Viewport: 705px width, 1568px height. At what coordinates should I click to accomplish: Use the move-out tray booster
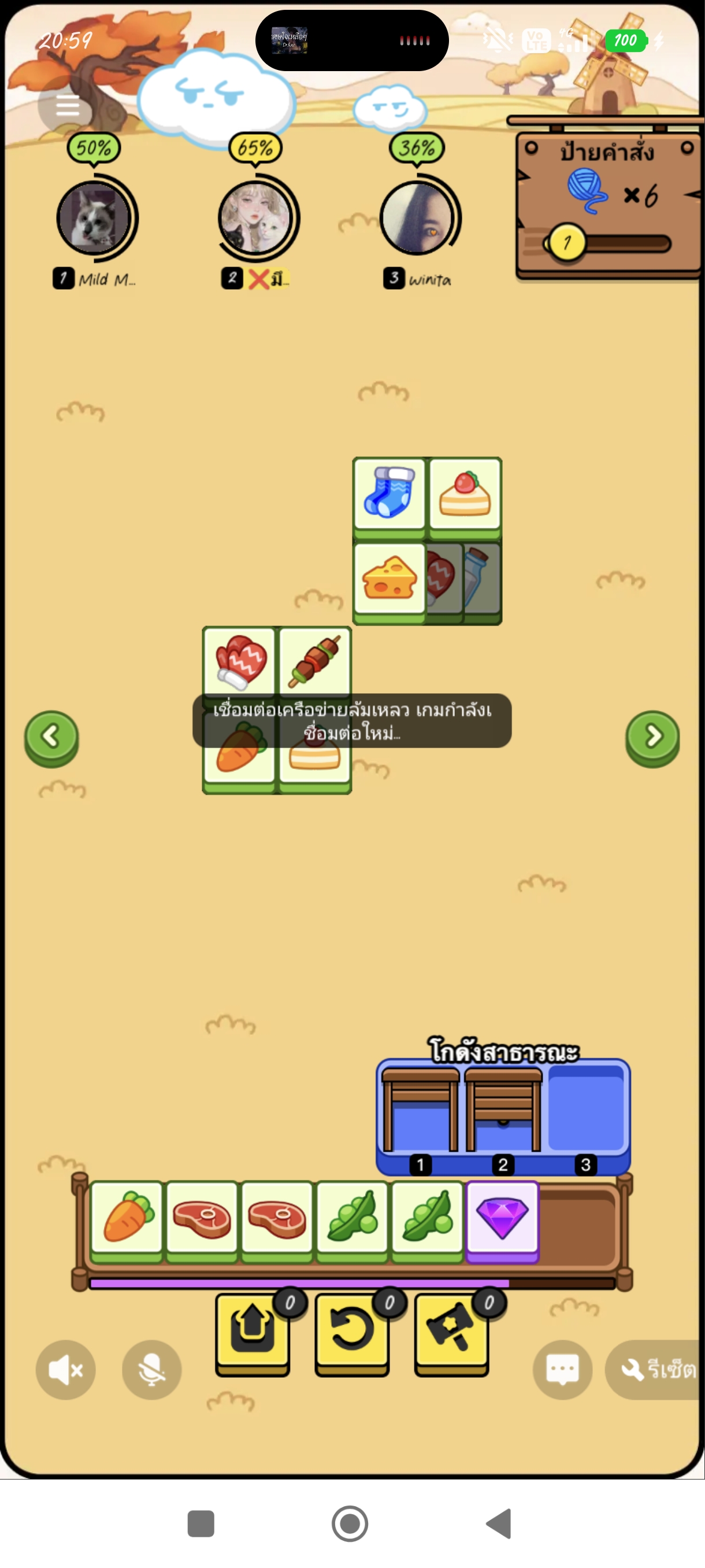pyautogui.click(x=253, y=1332)
